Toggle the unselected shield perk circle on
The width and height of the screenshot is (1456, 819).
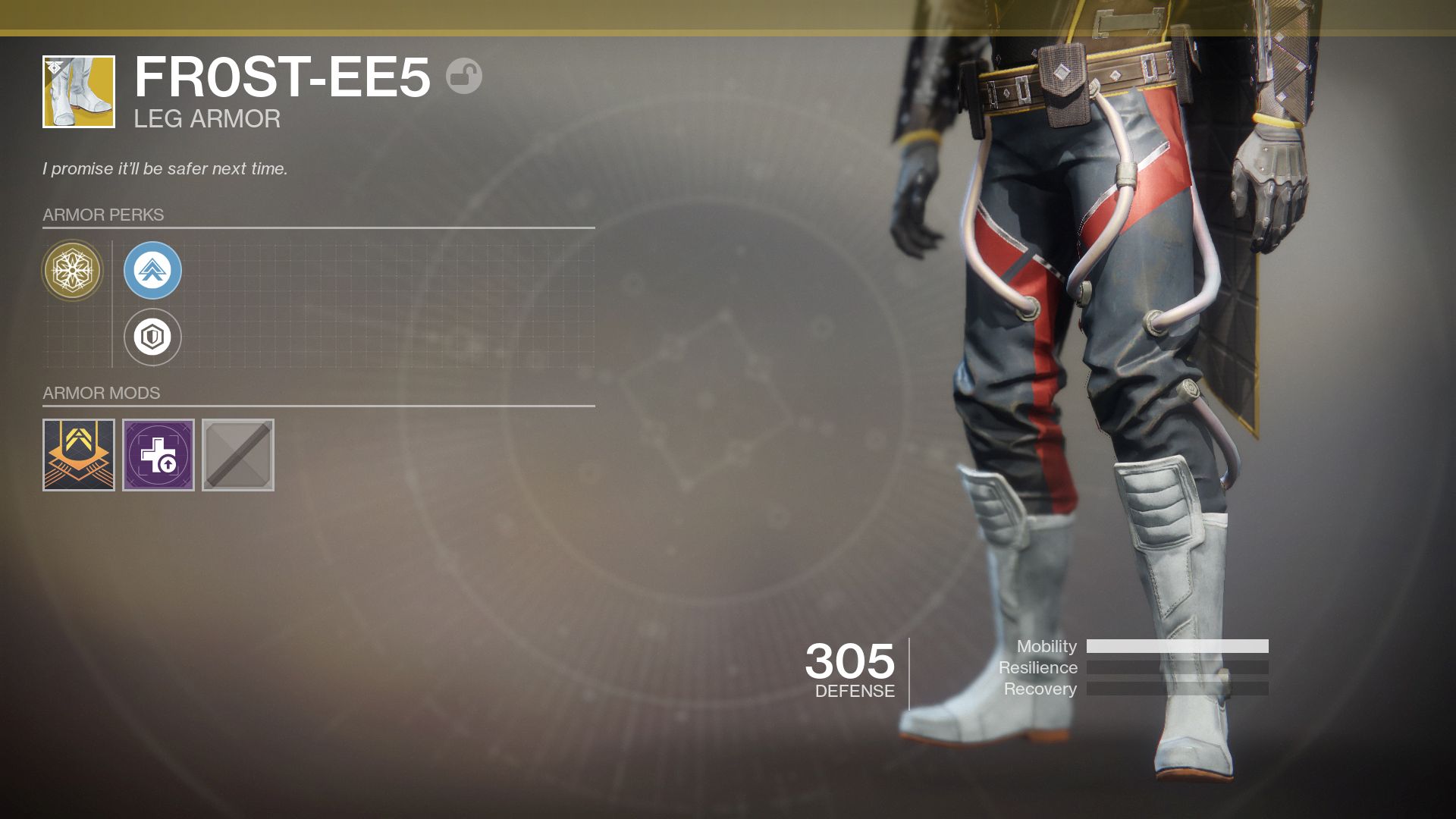152,337
